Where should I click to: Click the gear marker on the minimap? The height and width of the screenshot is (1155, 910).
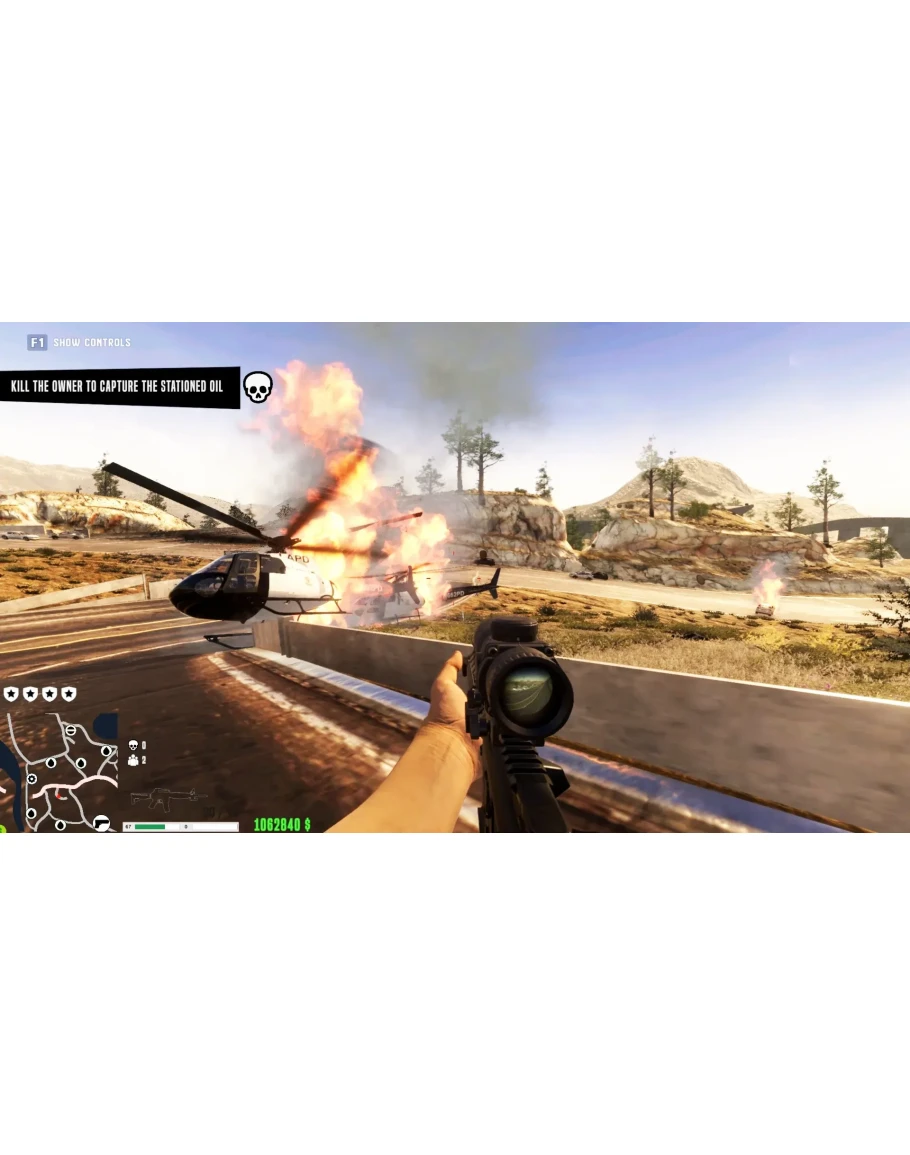[x=32, y=778]
